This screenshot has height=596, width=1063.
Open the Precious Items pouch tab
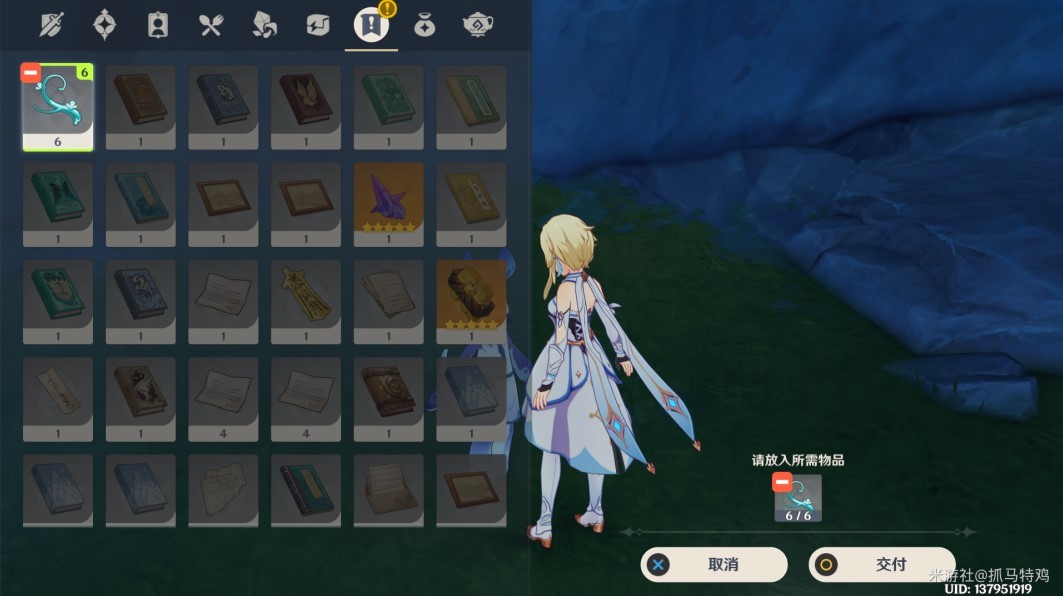(x=423, y=25)
